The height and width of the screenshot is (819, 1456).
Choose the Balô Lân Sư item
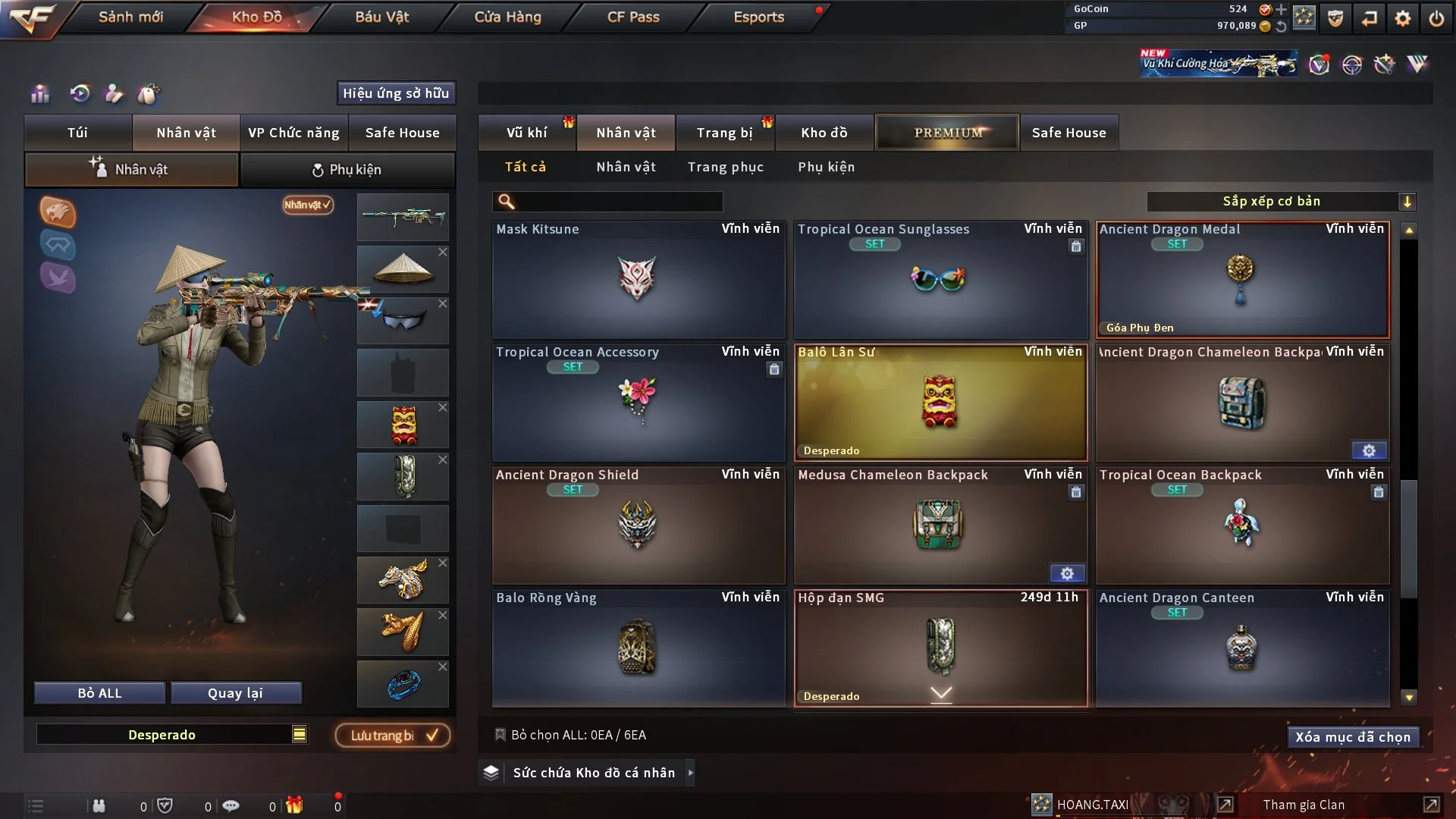point(940,403)
